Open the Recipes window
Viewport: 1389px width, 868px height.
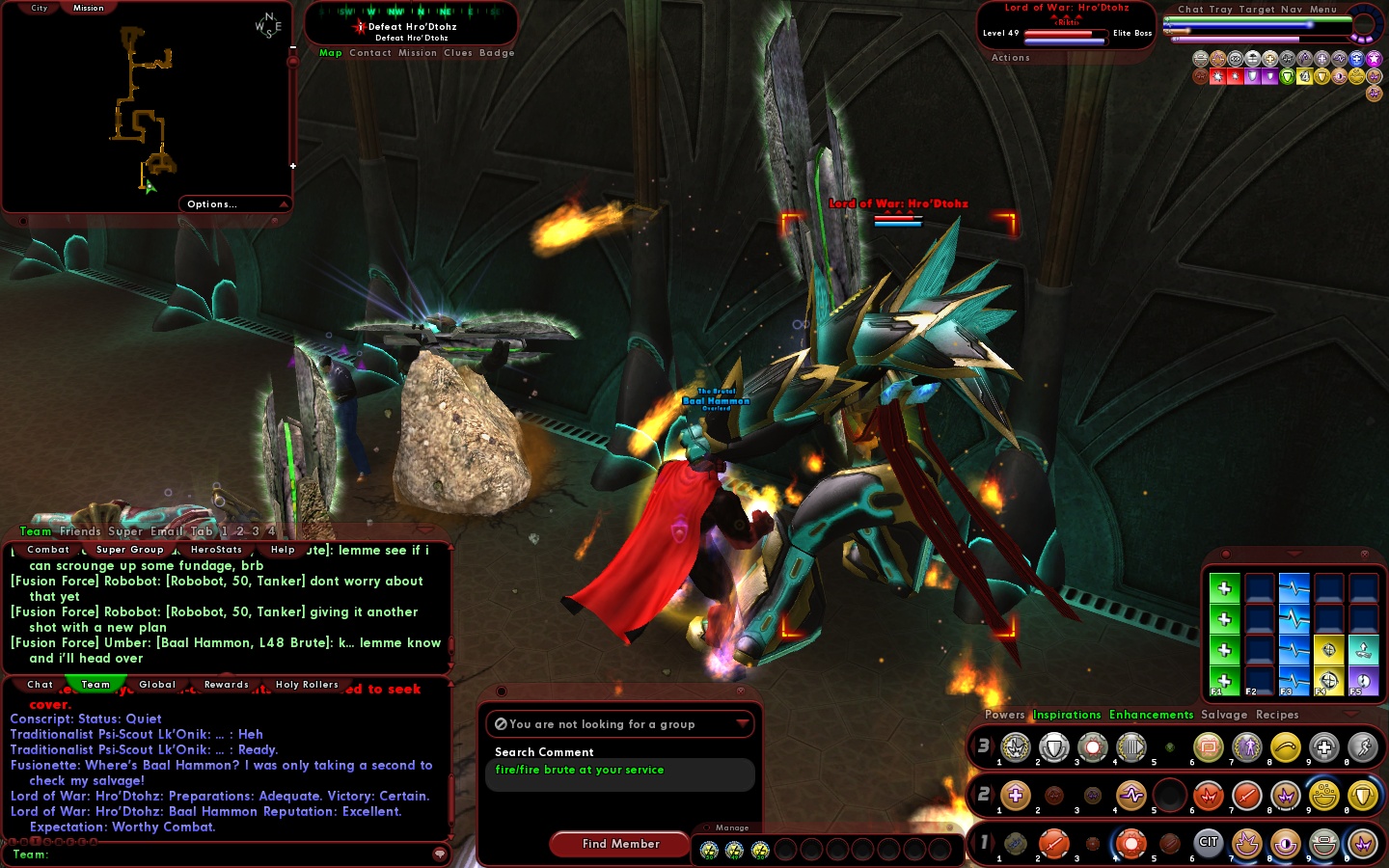(1277, 715)
